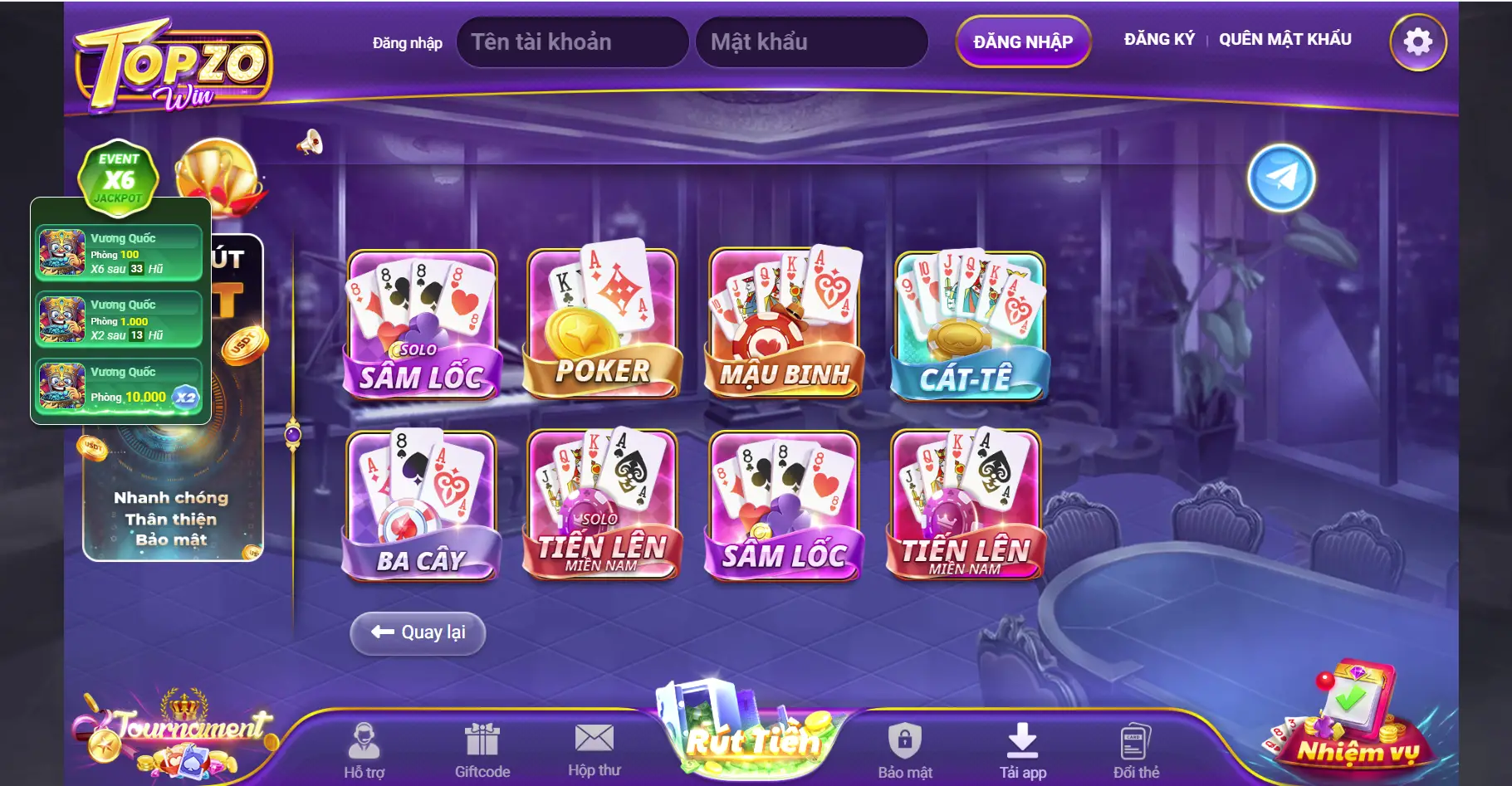Click QUÊN MẬT KHẨU recovery link

pos(1284,38)
